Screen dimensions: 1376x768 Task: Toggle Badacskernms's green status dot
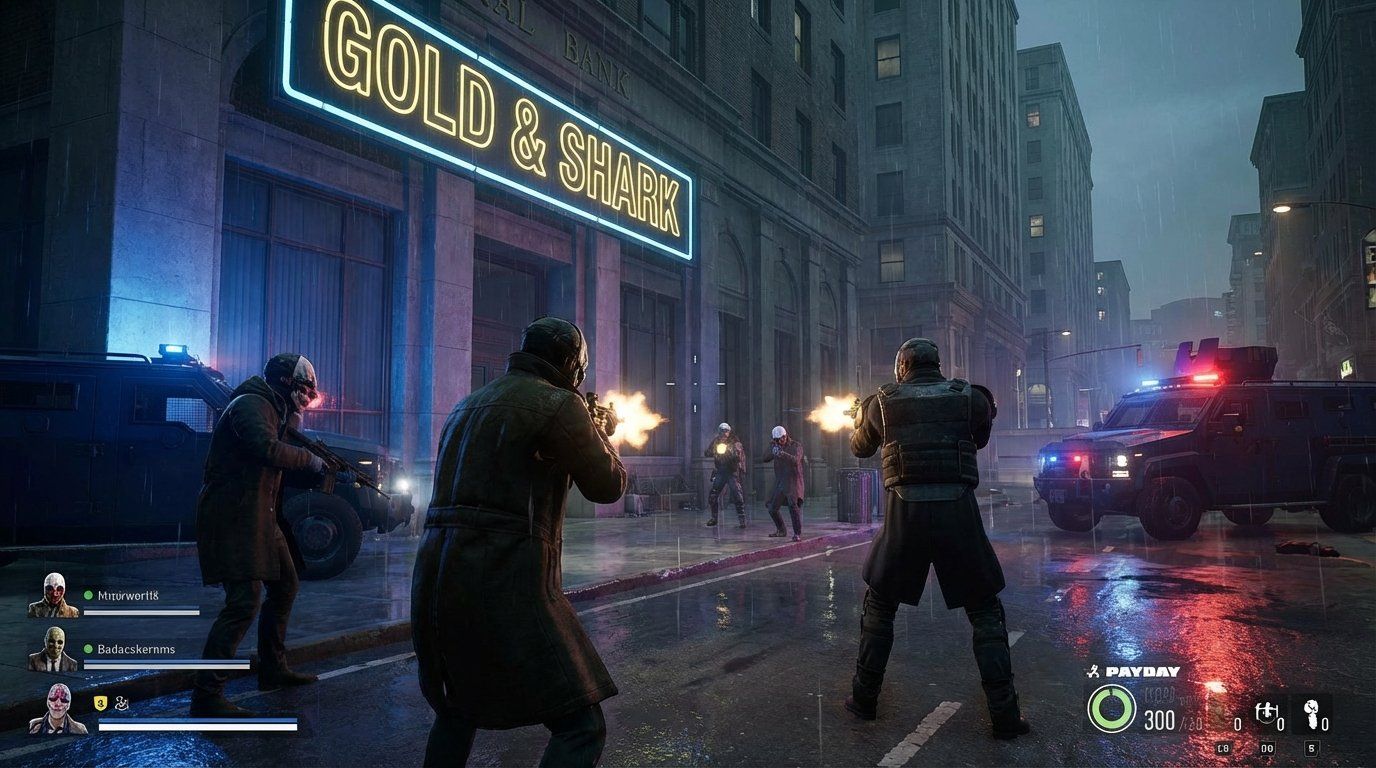(x=88, y=649)
